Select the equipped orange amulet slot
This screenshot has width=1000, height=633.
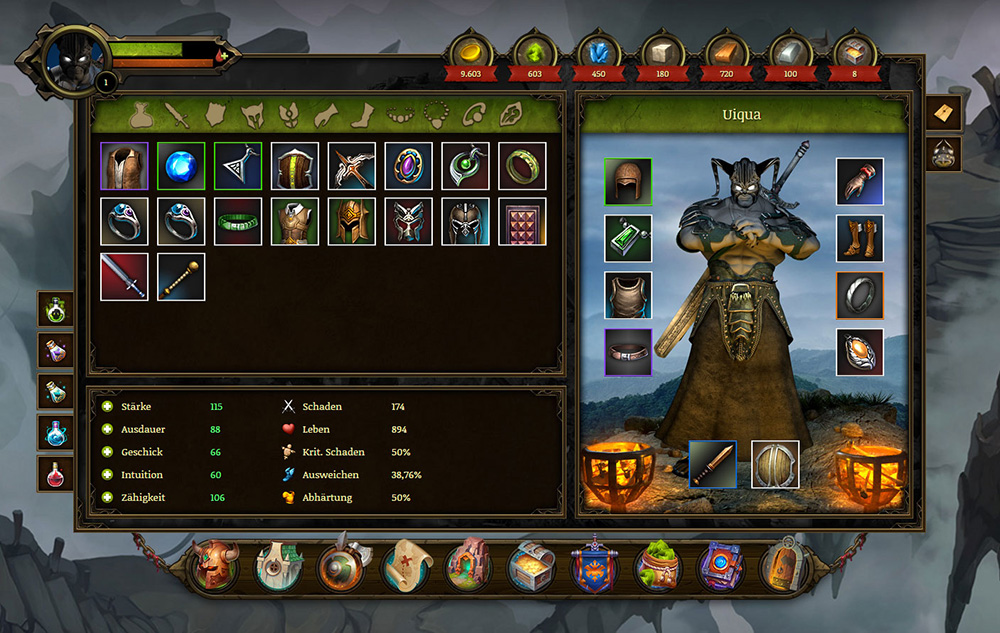[x=860, y=352]
